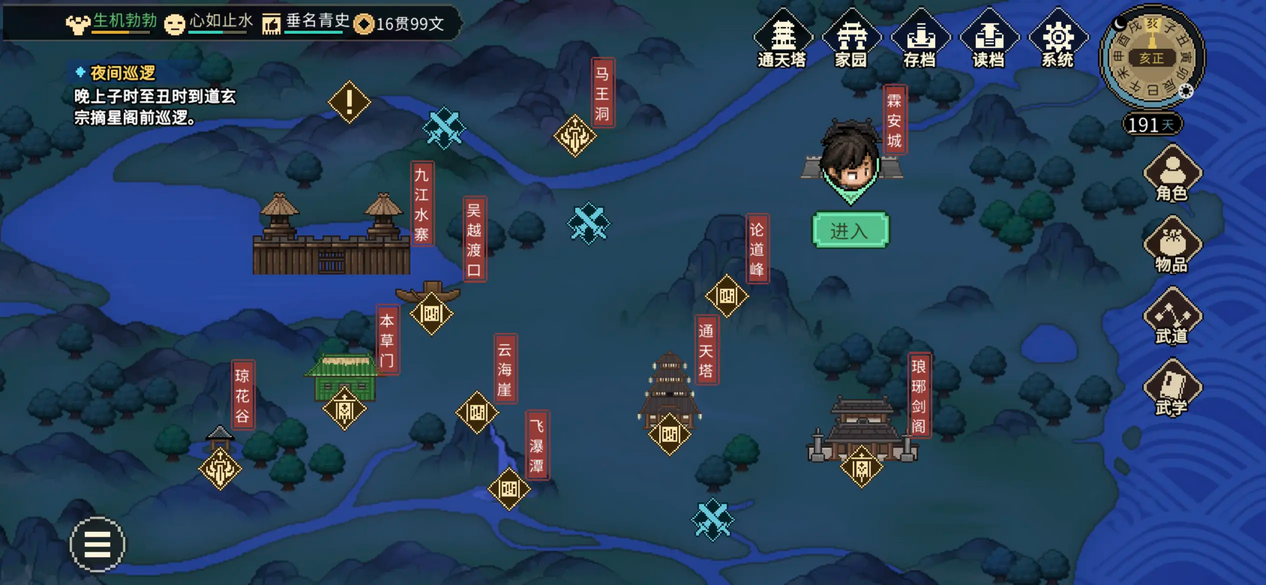
Task: Go to 琅琊剑阁 gate marker
Action: [861, 465]
